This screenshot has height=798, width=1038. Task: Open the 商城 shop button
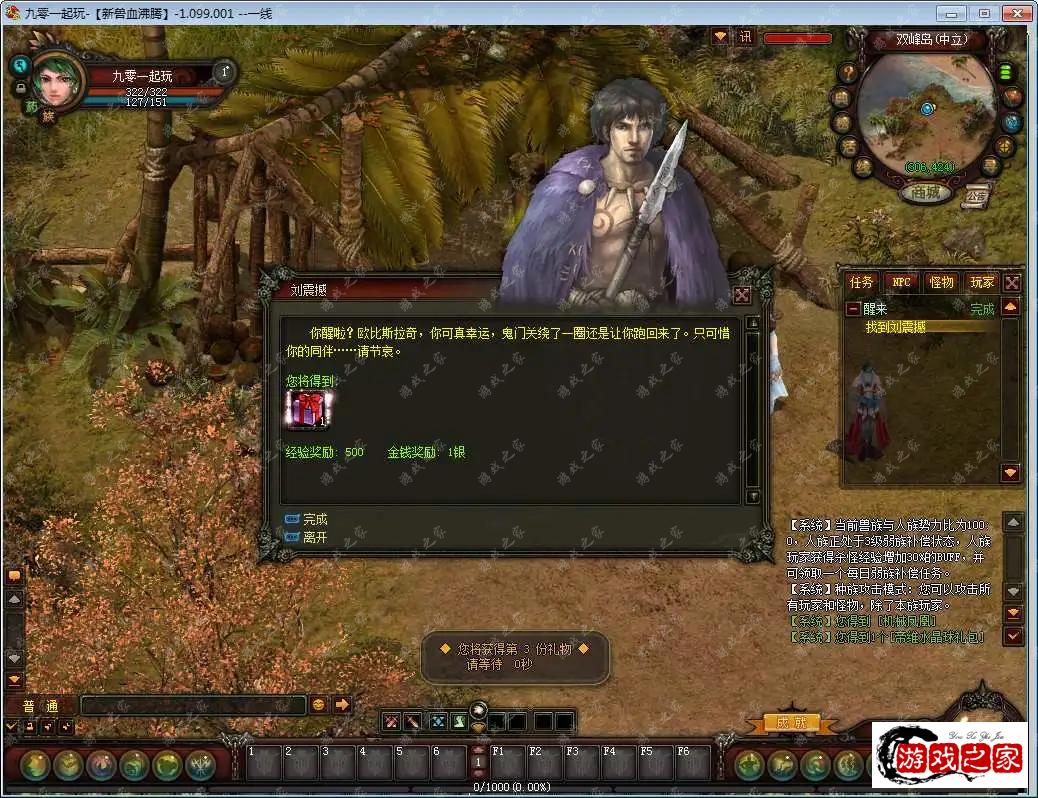tap(926, 193)
